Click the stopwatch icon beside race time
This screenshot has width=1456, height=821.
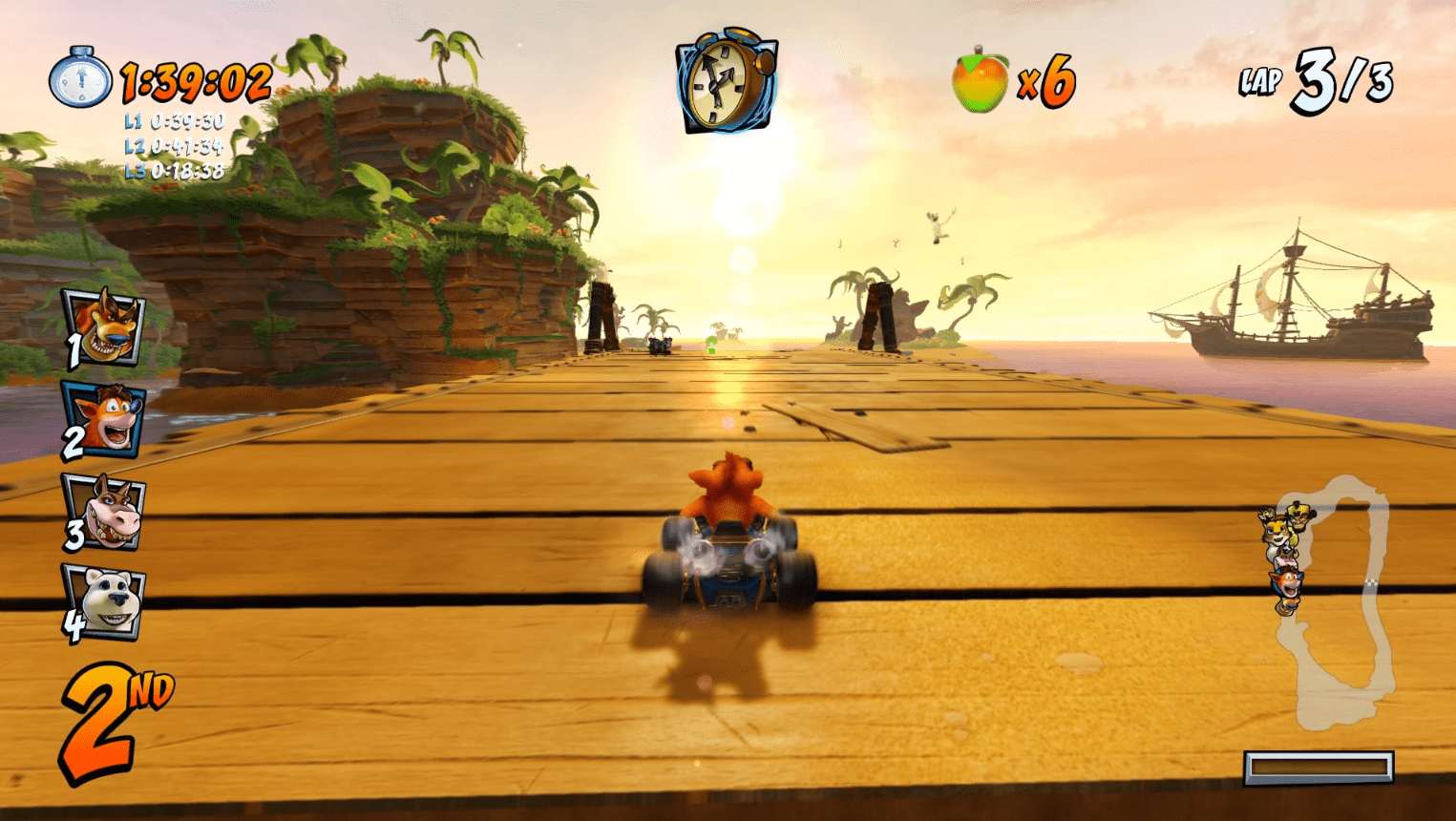click(x=79, y=78)
